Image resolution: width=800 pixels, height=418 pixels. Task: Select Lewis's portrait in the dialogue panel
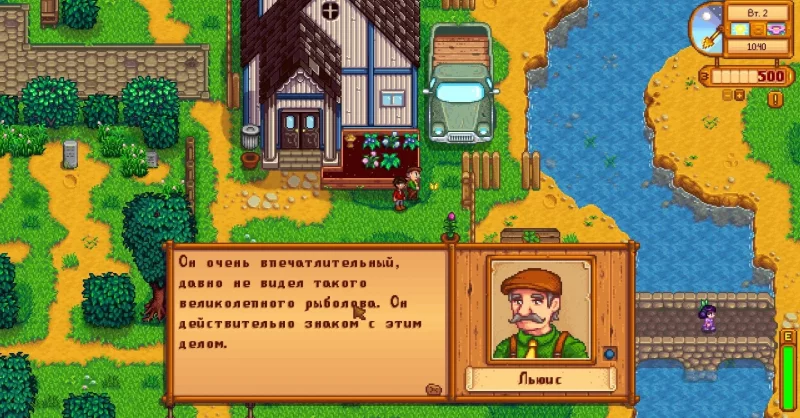(541, 308)
